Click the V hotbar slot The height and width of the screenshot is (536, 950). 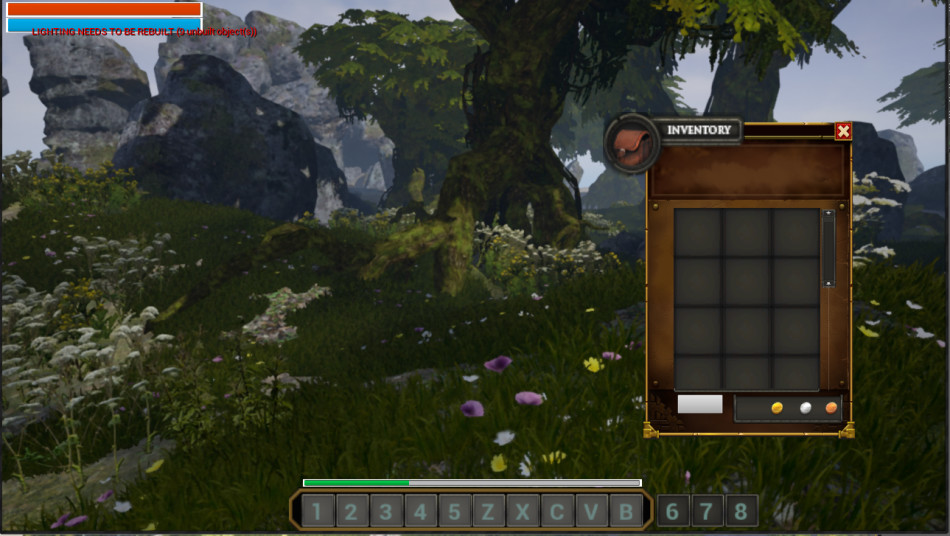click(x=591, y=512)
